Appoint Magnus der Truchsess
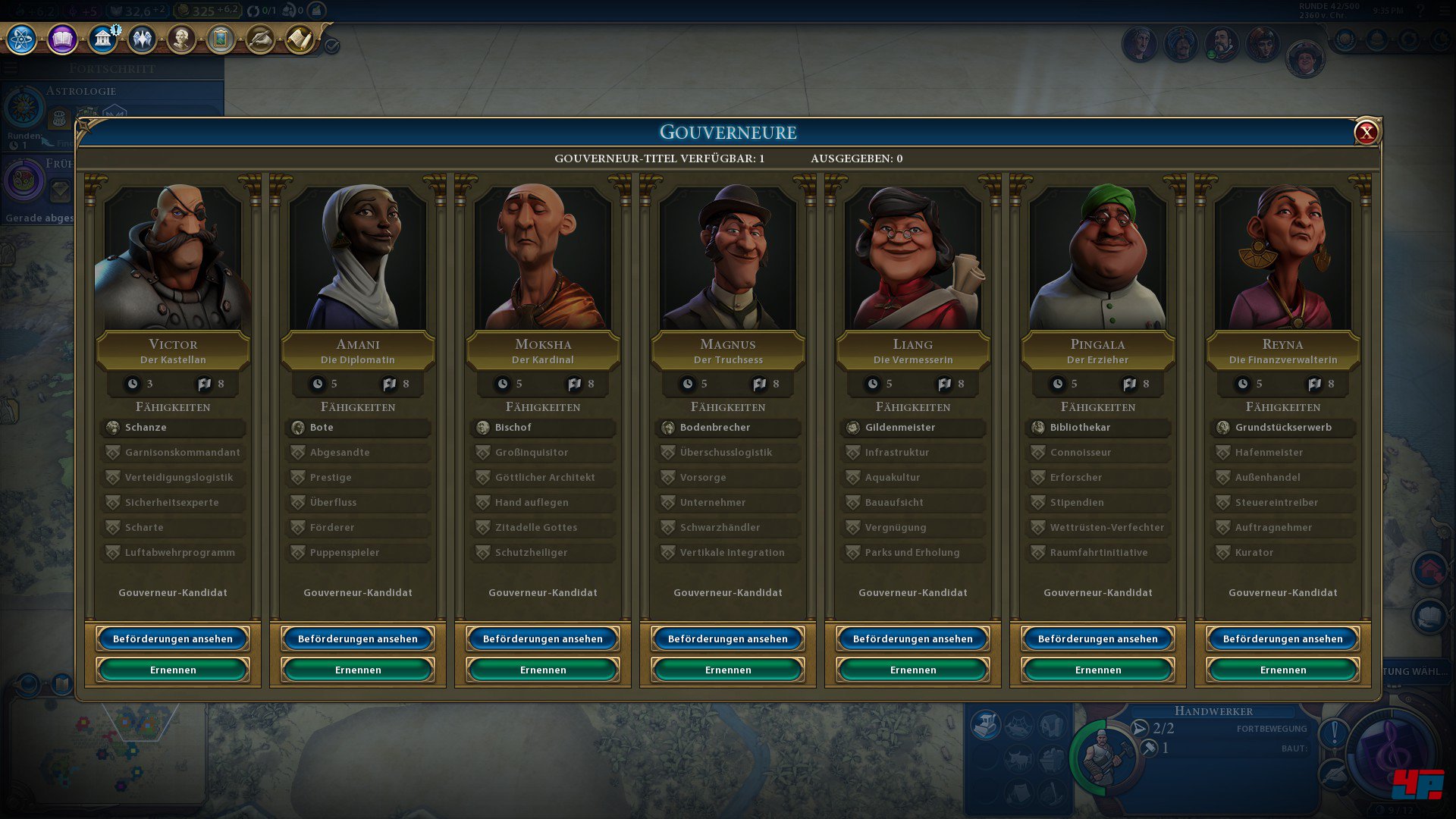 tap(728, 670)
